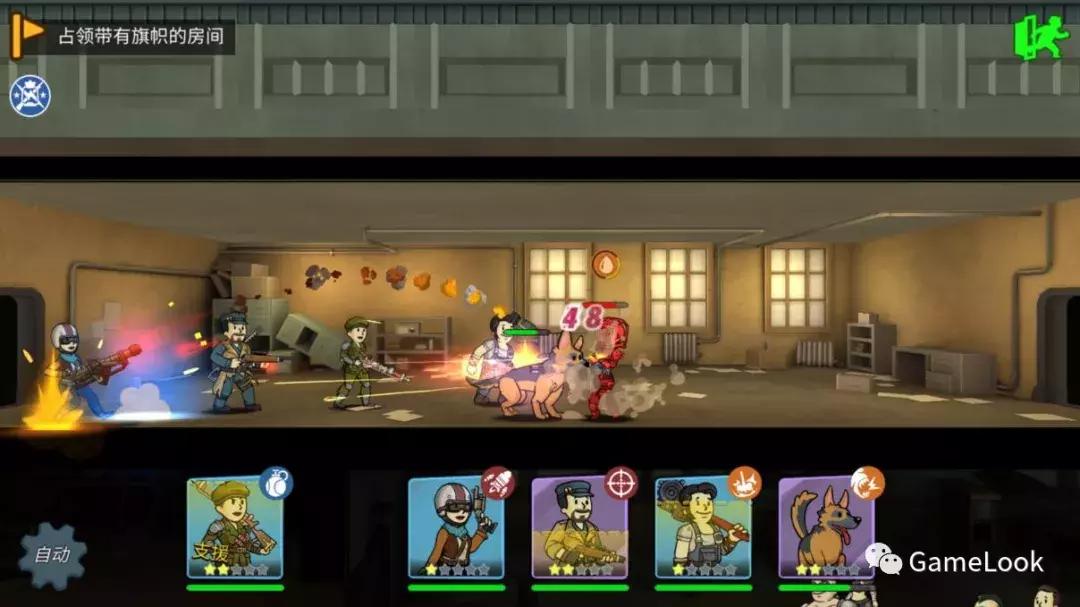Select the 支援 support soldier card

pos(234,528)
